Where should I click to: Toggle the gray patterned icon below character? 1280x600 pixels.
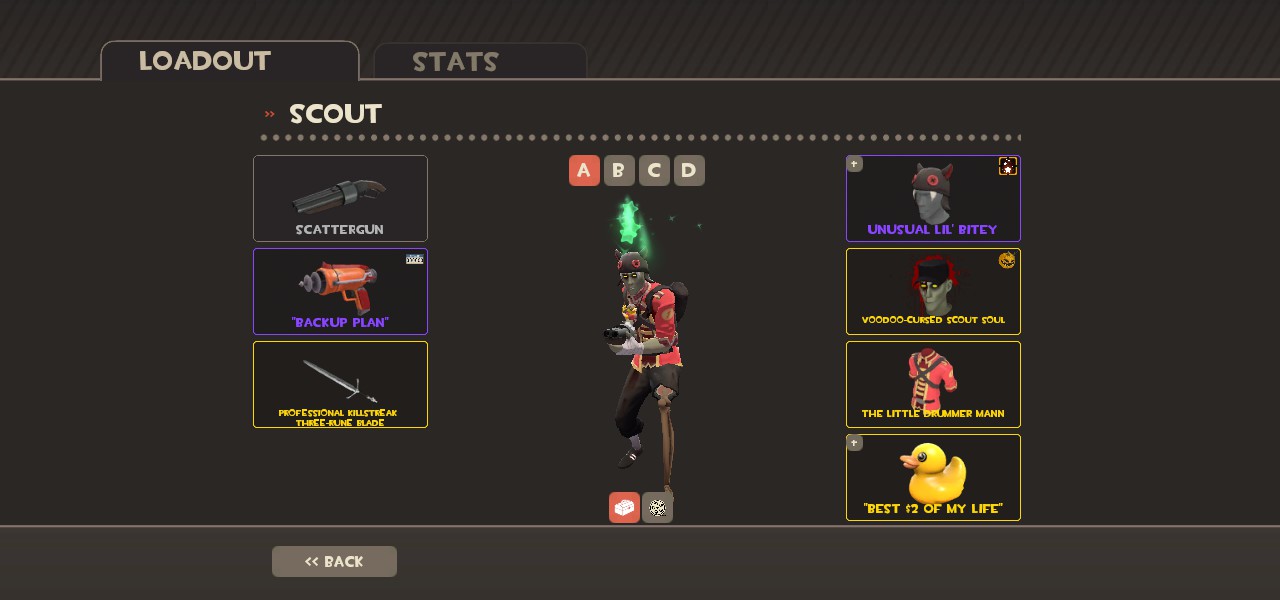(657, 508)
